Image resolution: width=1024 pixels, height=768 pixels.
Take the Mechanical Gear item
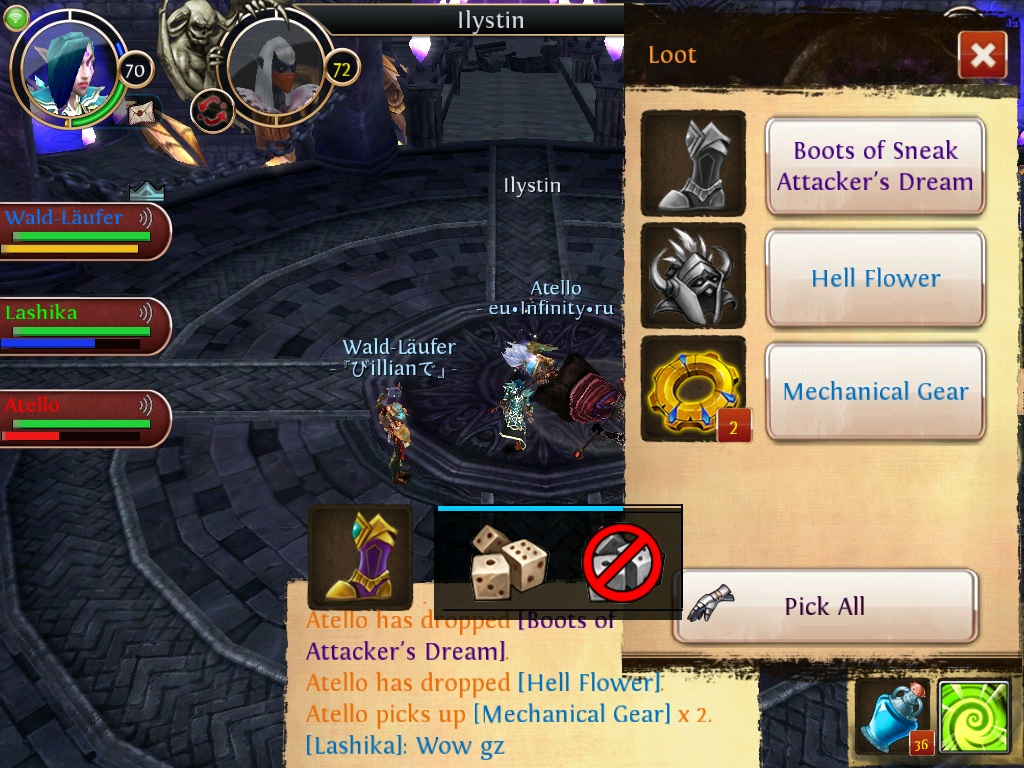click(875, 391)
